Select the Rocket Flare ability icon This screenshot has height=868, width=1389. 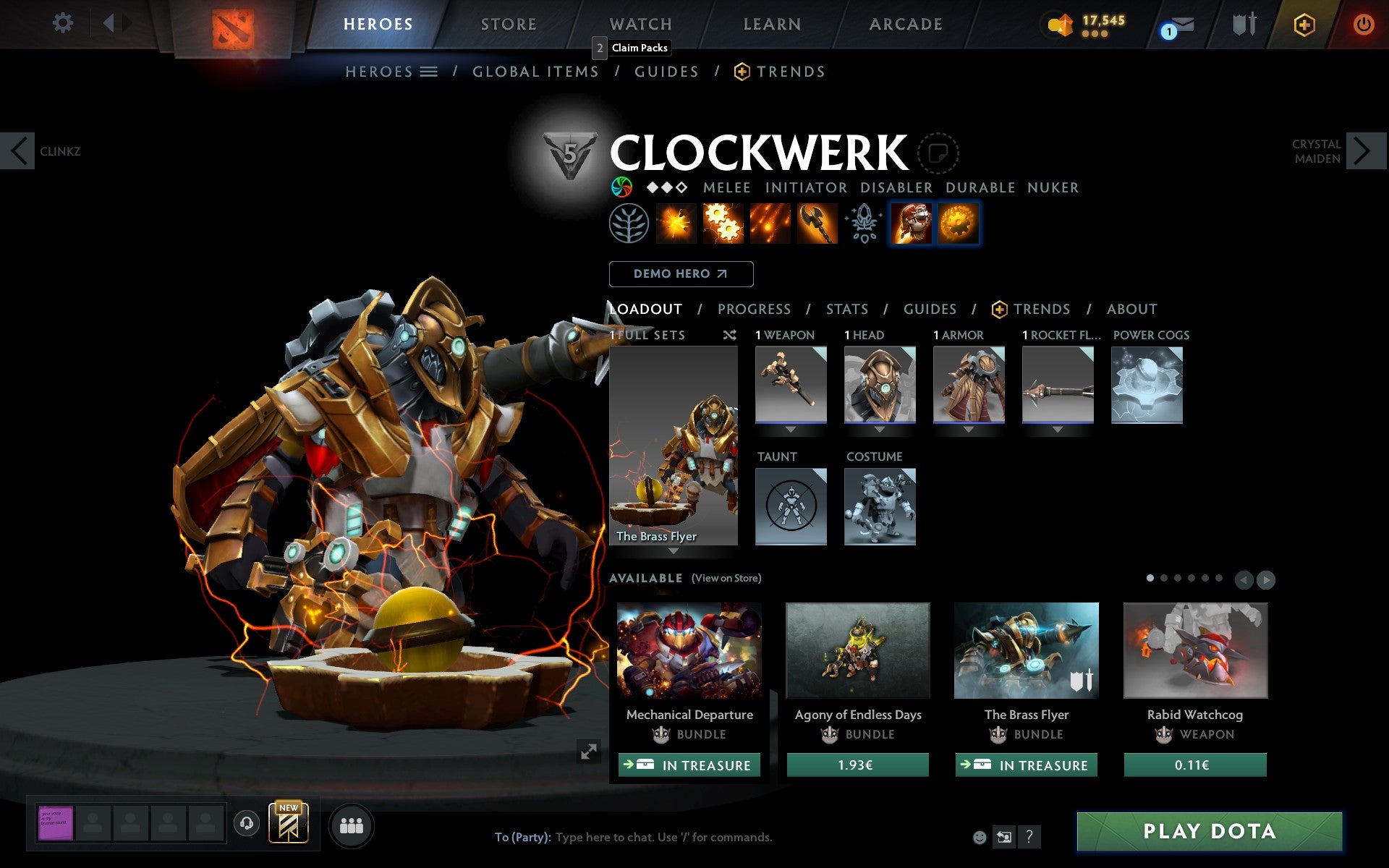(x=770, y=224)
